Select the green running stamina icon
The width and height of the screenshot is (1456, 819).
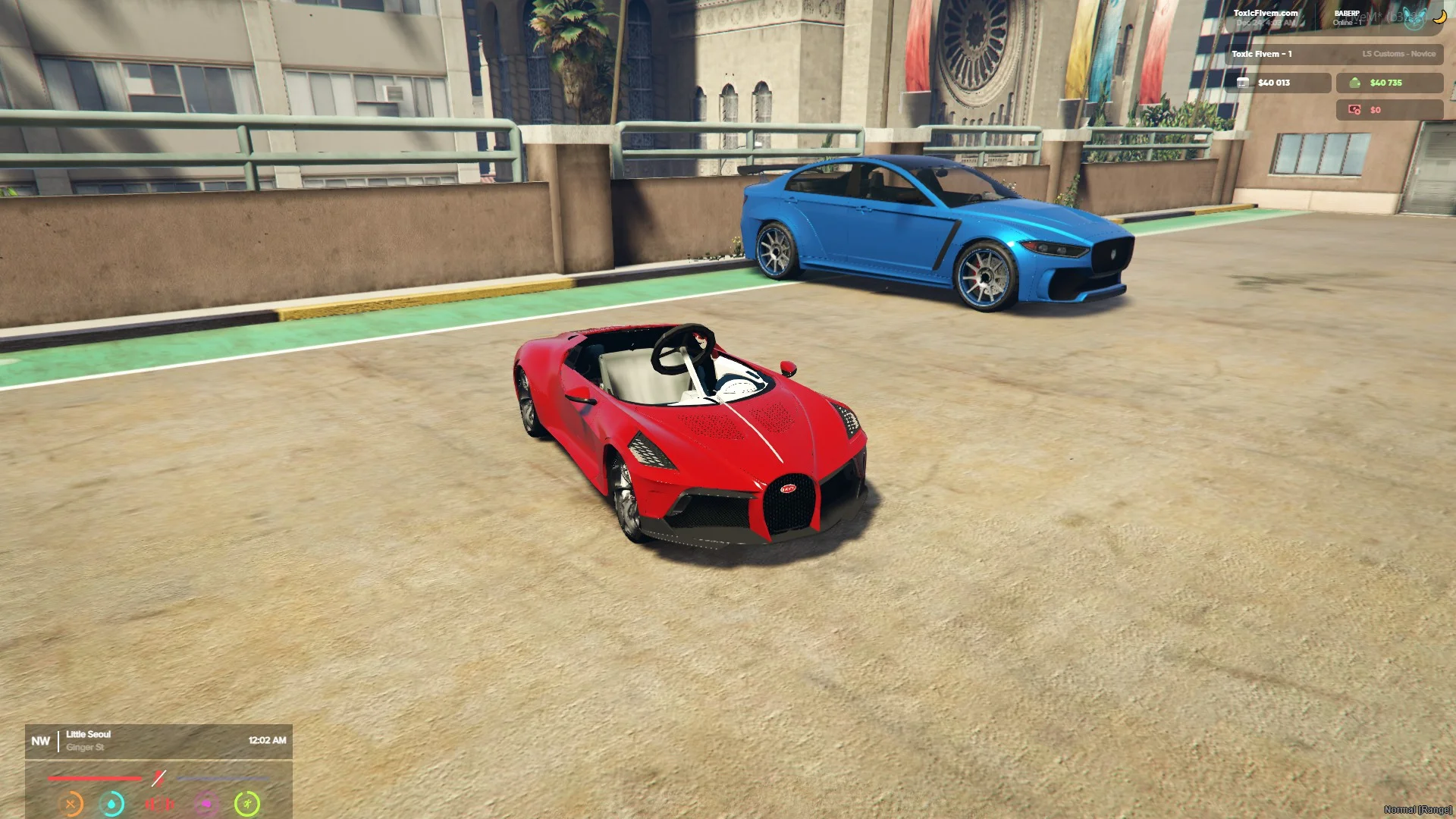coord(247,804)
